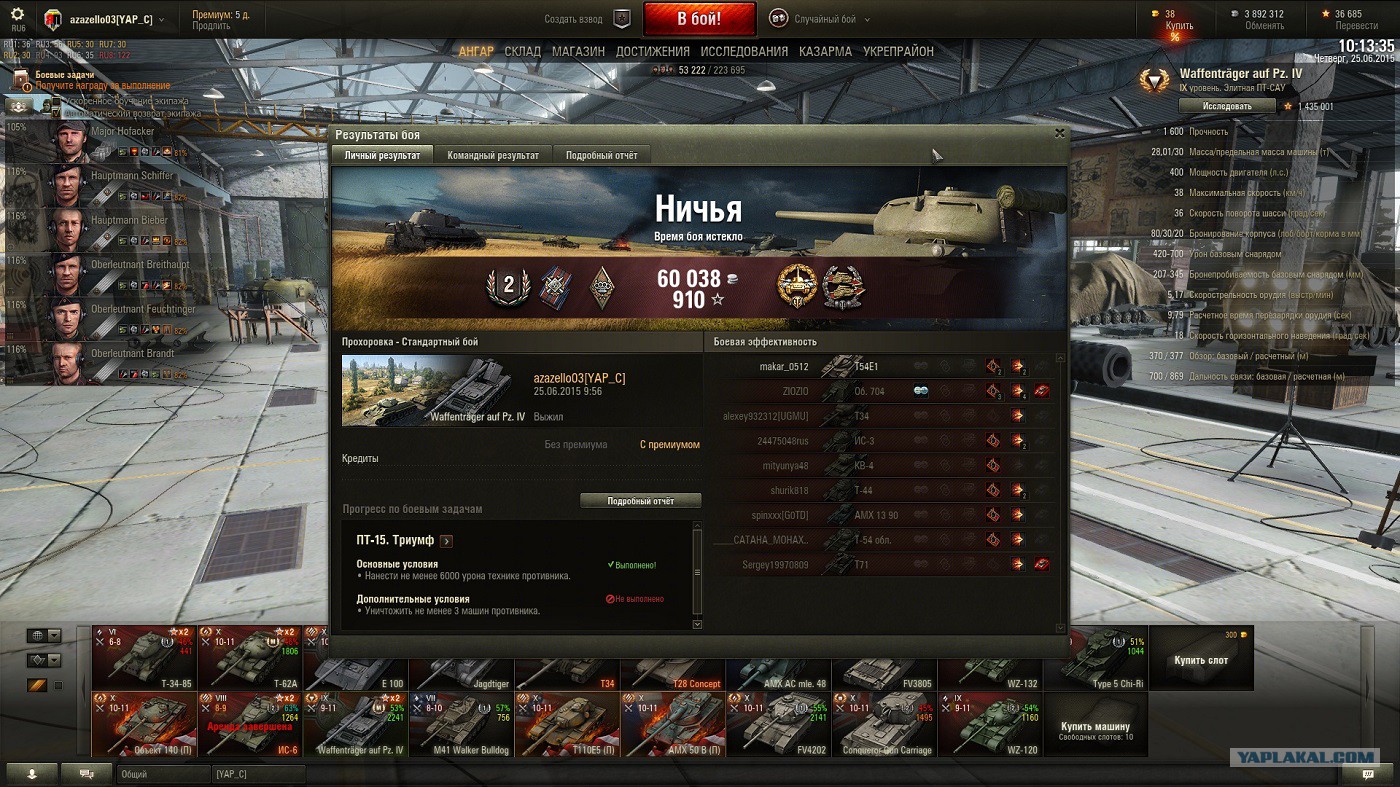Screen dimensions: 1400x787
Task: Go to the Магазин menu
Action: (x=578, y=51)
